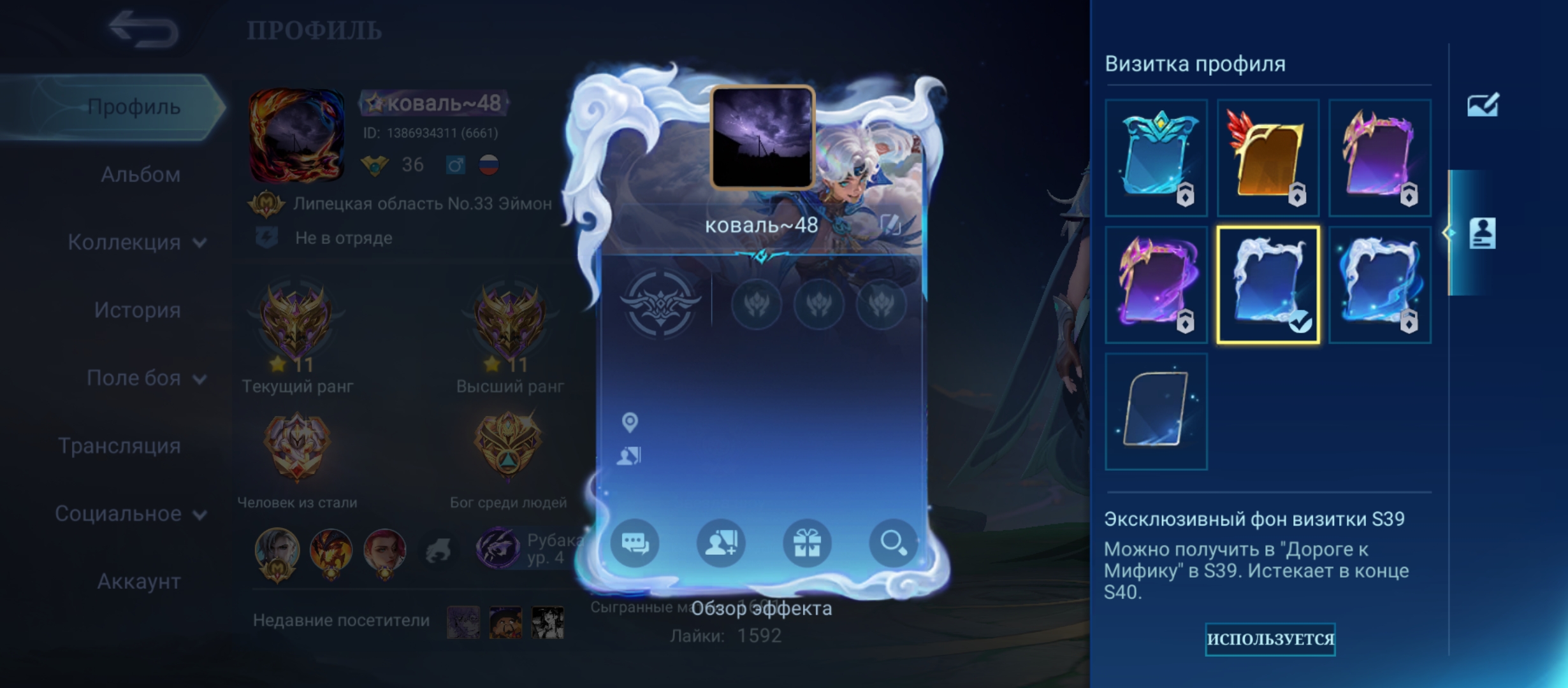This screenshot has height=688, width=1568.
Task: Open the Аккаунт section
Action: point(138,582)
